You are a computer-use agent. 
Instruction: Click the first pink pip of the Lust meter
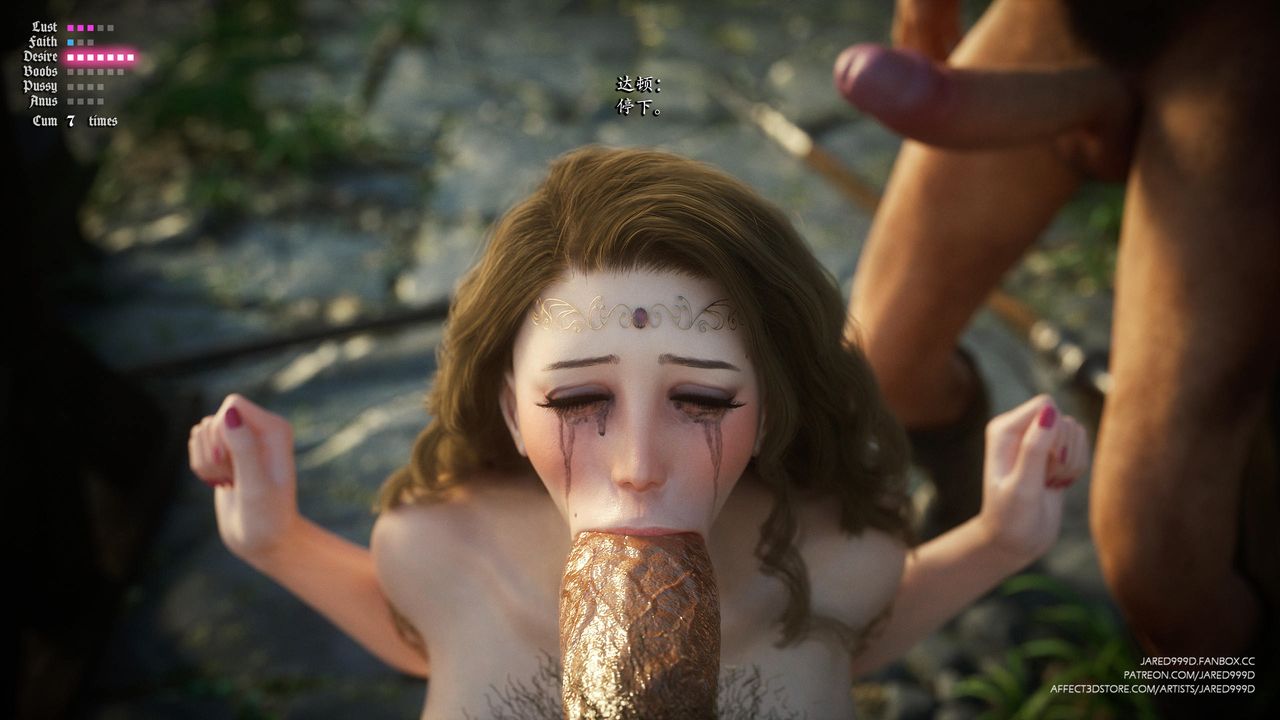(x=70, y=28)
